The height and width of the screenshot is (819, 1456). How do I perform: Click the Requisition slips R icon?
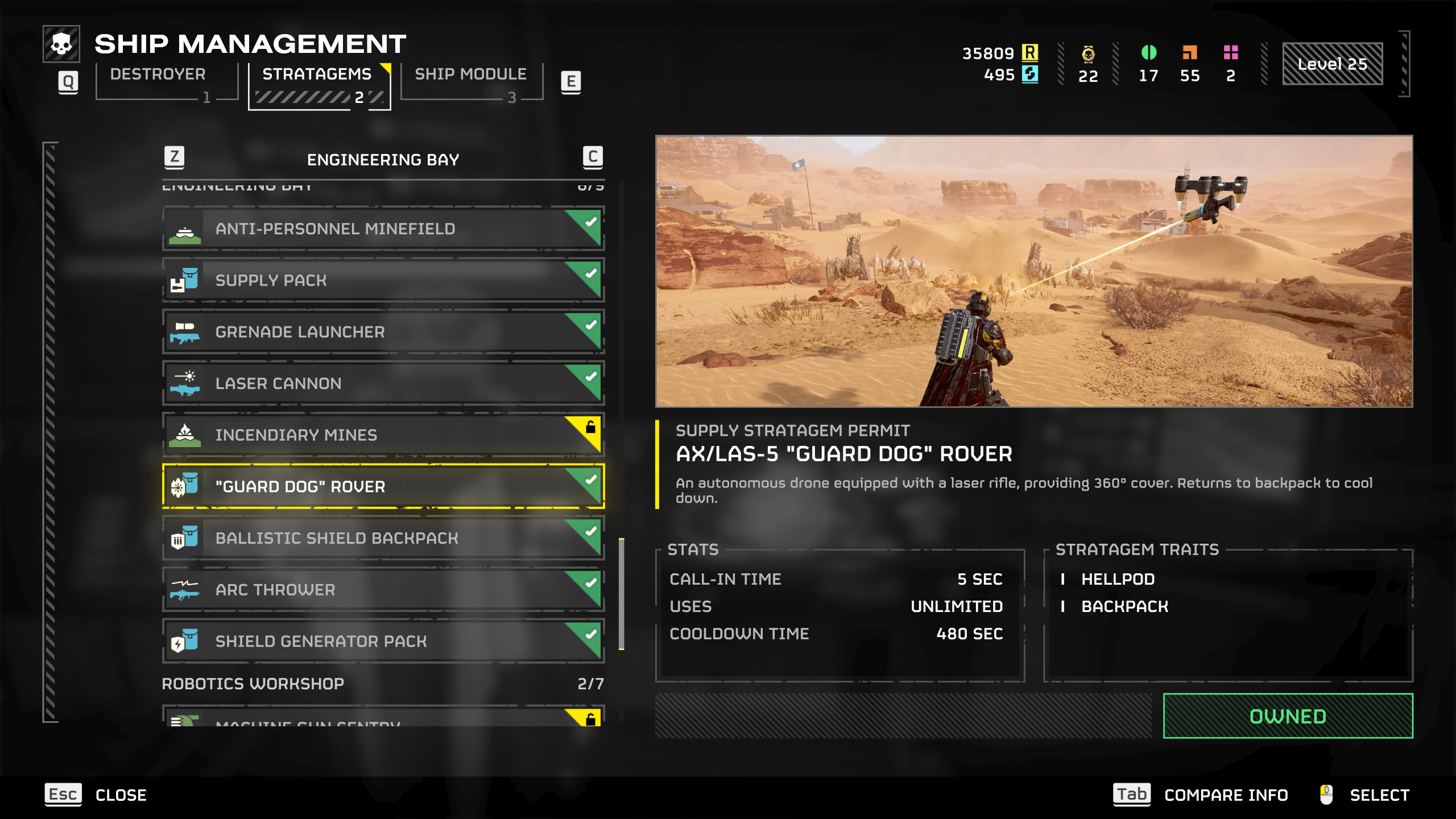coord(1031,53)
